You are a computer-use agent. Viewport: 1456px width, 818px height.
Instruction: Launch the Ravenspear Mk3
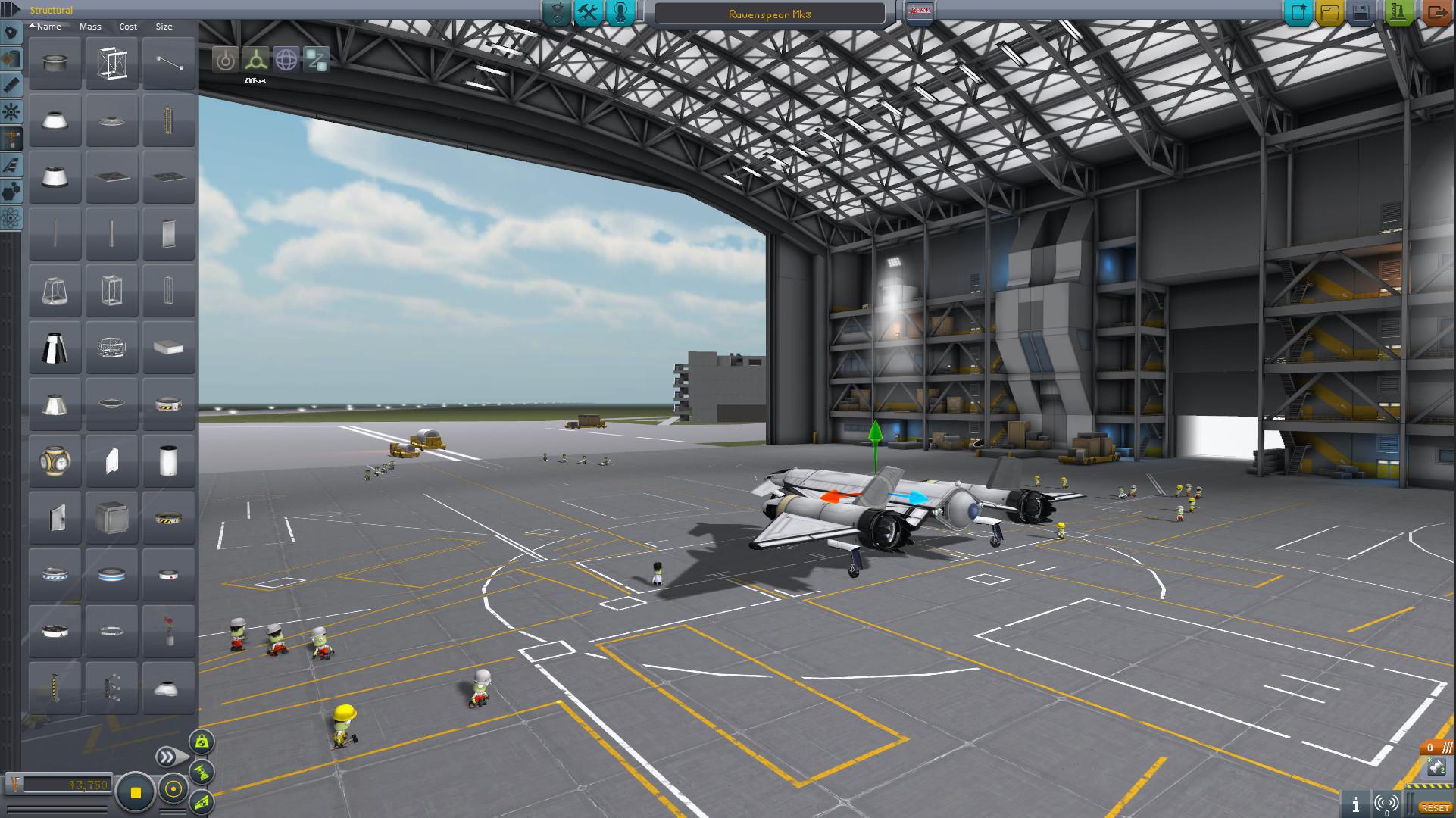point(1398,11)
